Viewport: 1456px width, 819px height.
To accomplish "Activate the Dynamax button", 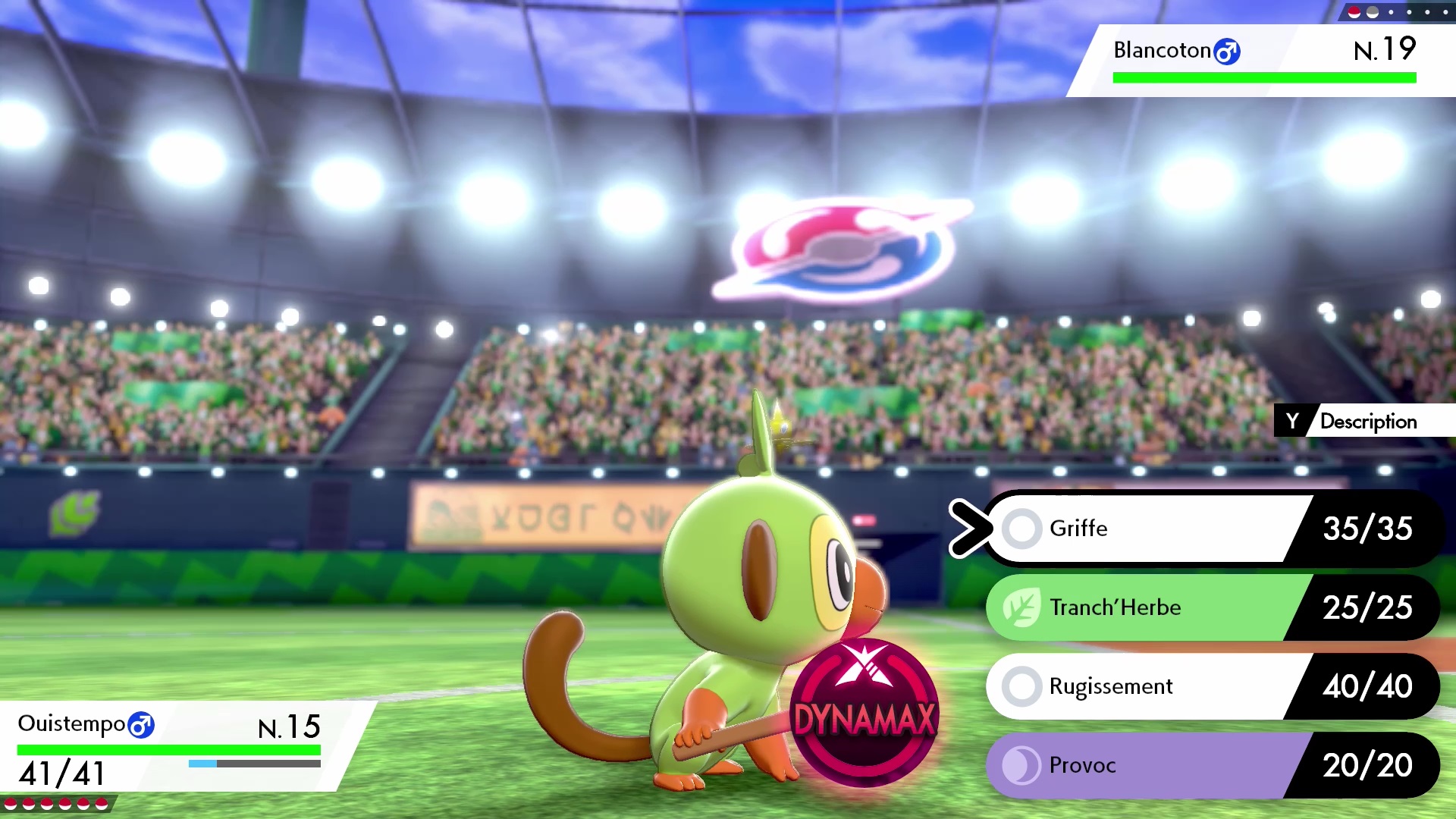I will click(864, 713).
